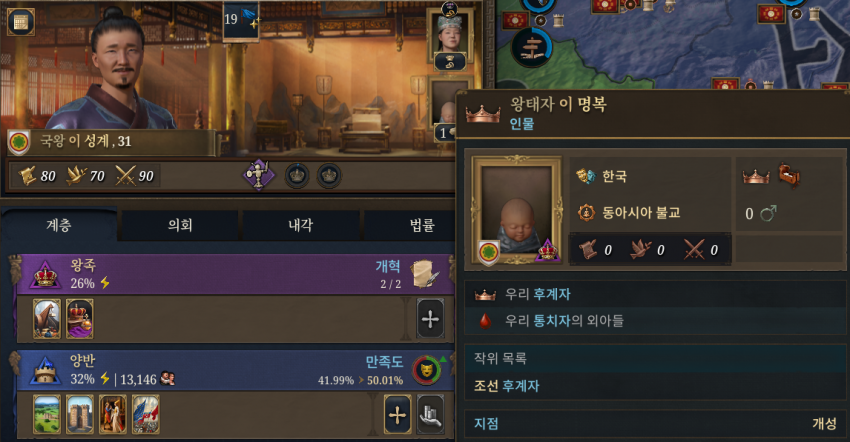Select the 왕족 crown privilege card
Screen dimensions: 850x442
point(79,319)
